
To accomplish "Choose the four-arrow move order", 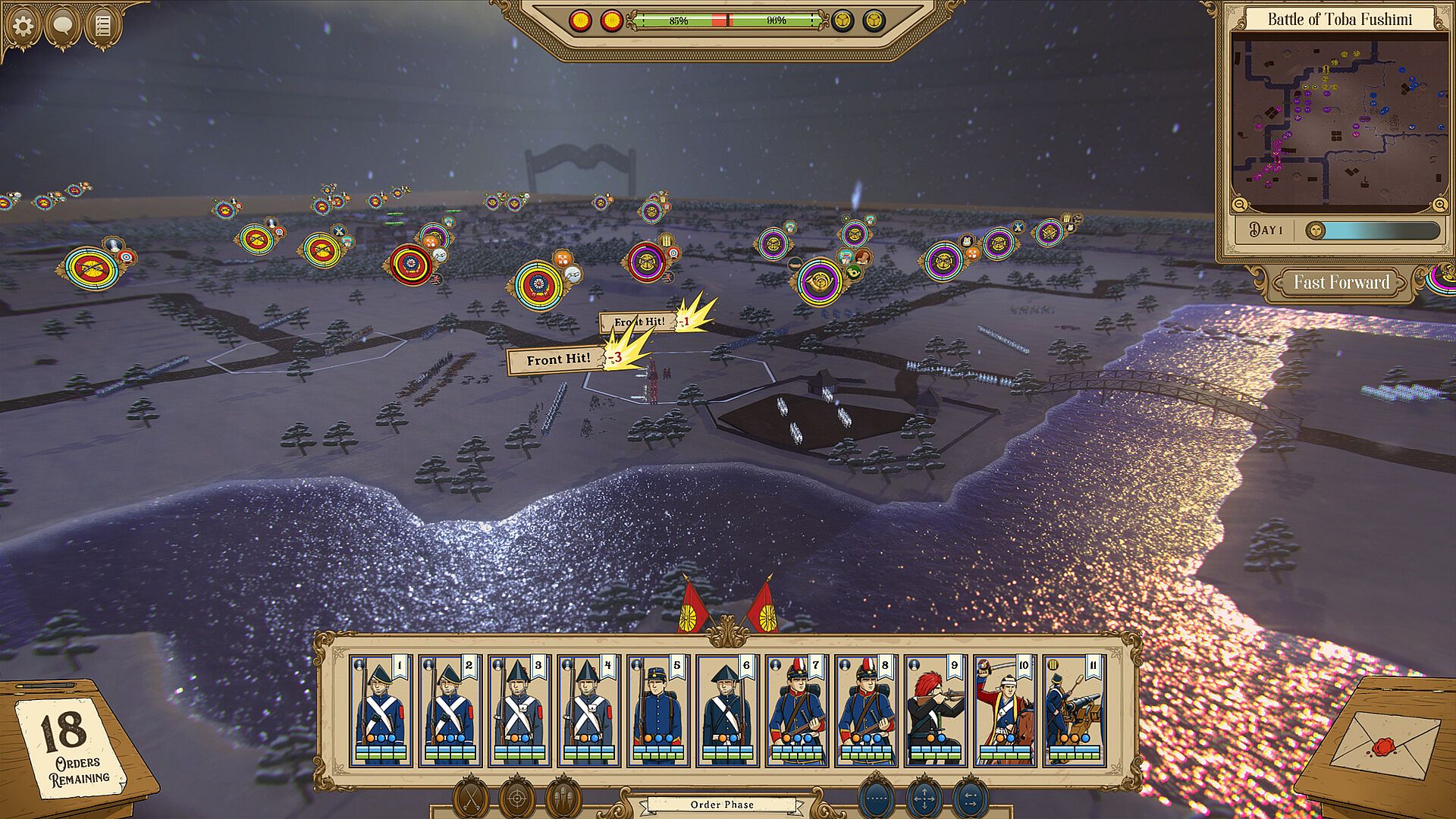I will (x=924, y=799).
